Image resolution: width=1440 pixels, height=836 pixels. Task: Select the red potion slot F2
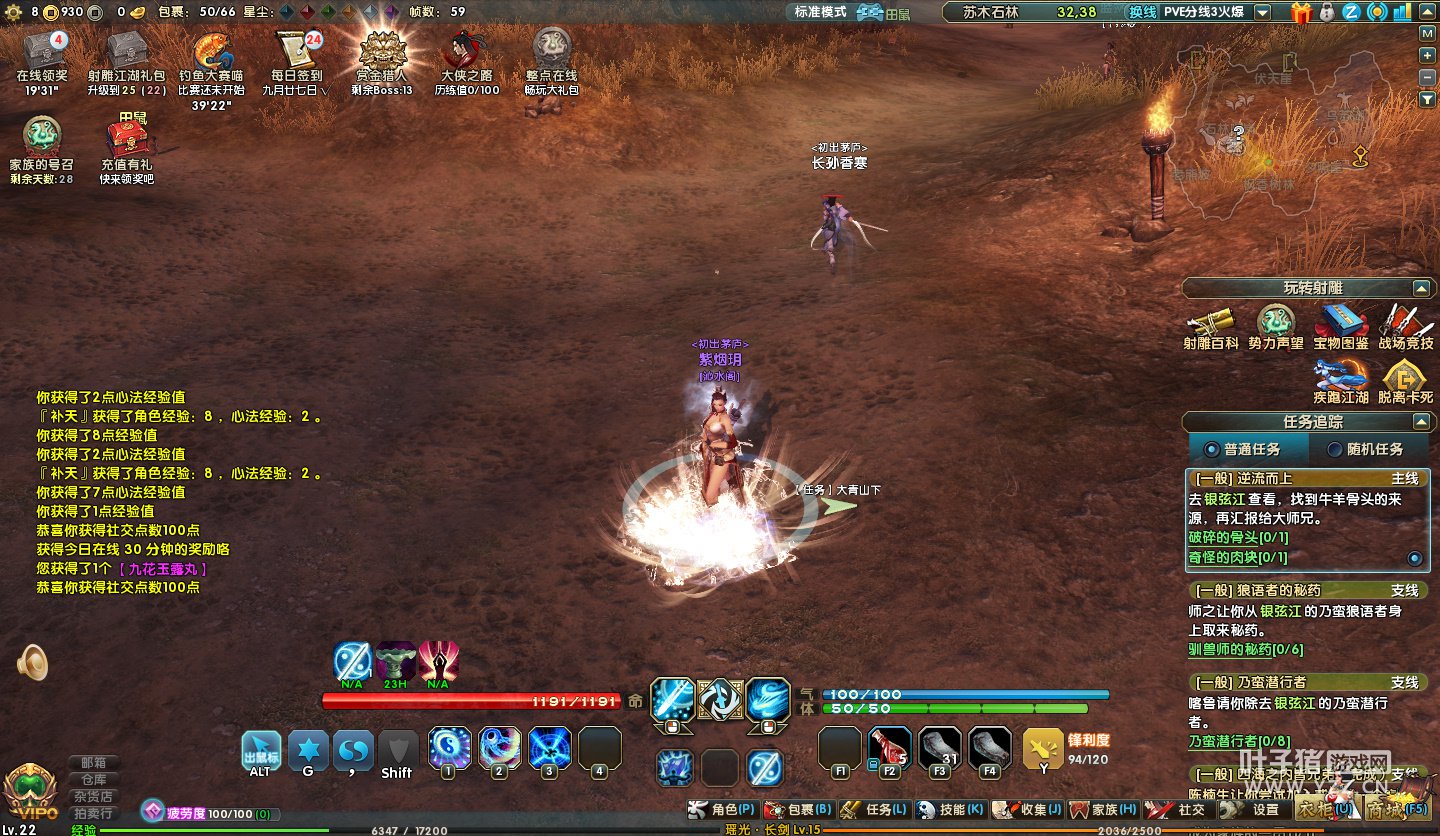click(x=889, y=749)
